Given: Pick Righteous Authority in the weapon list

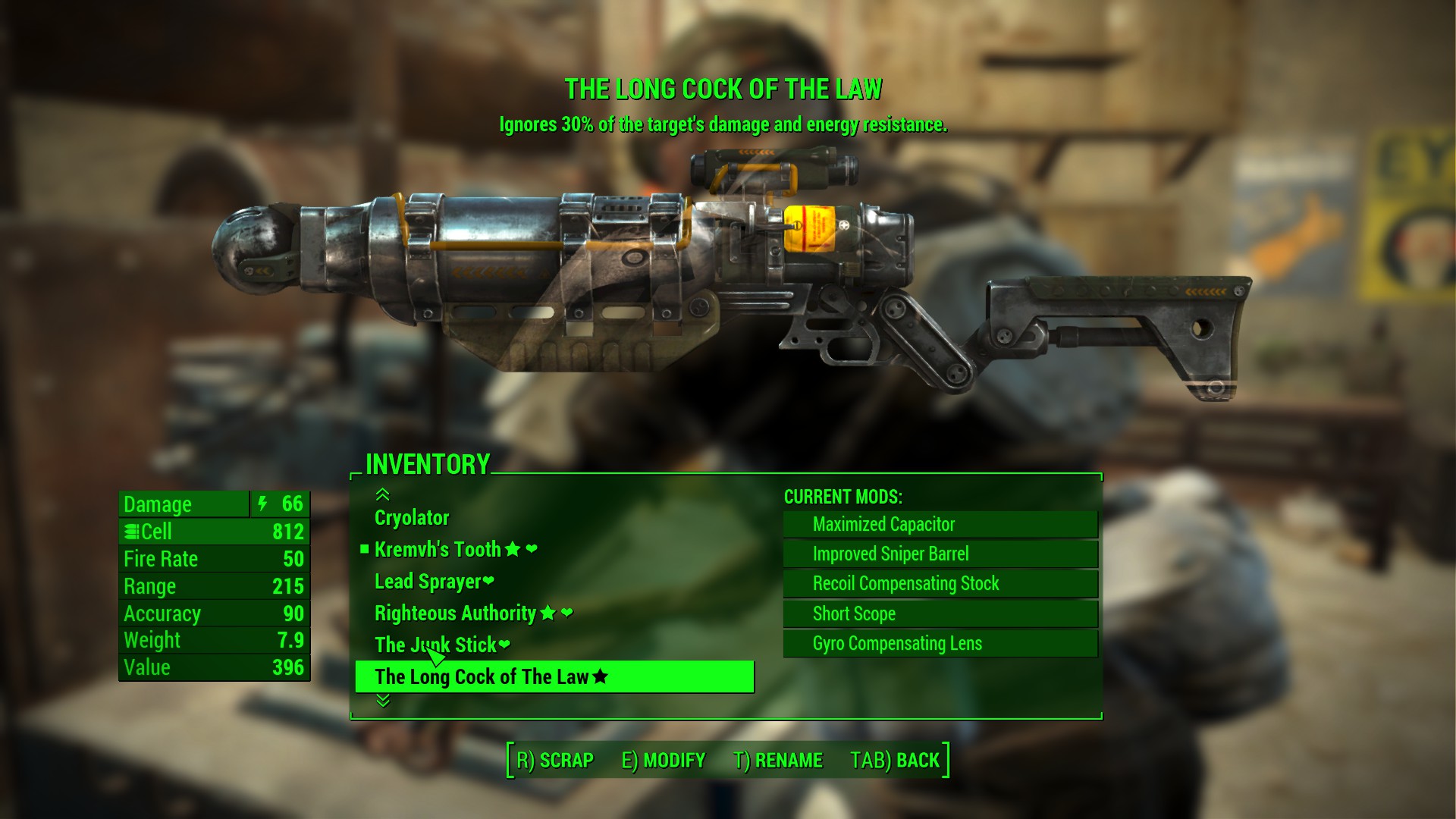Looking at the screenshot, I should click(455, 613).
